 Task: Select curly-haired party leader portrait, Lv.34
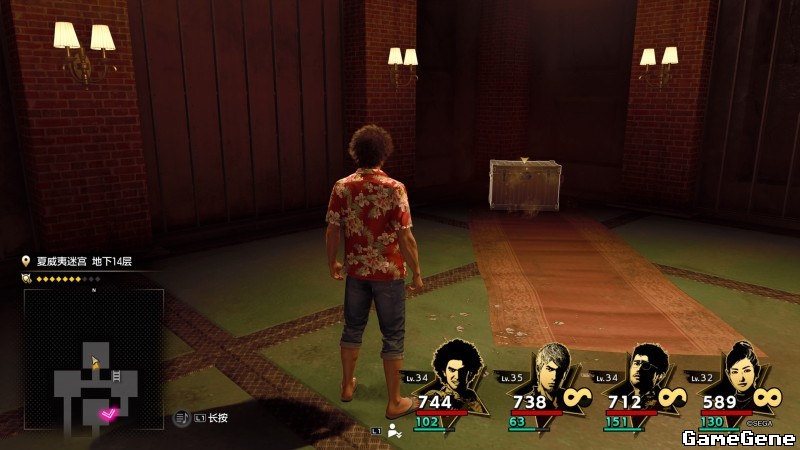click(460, 368)
